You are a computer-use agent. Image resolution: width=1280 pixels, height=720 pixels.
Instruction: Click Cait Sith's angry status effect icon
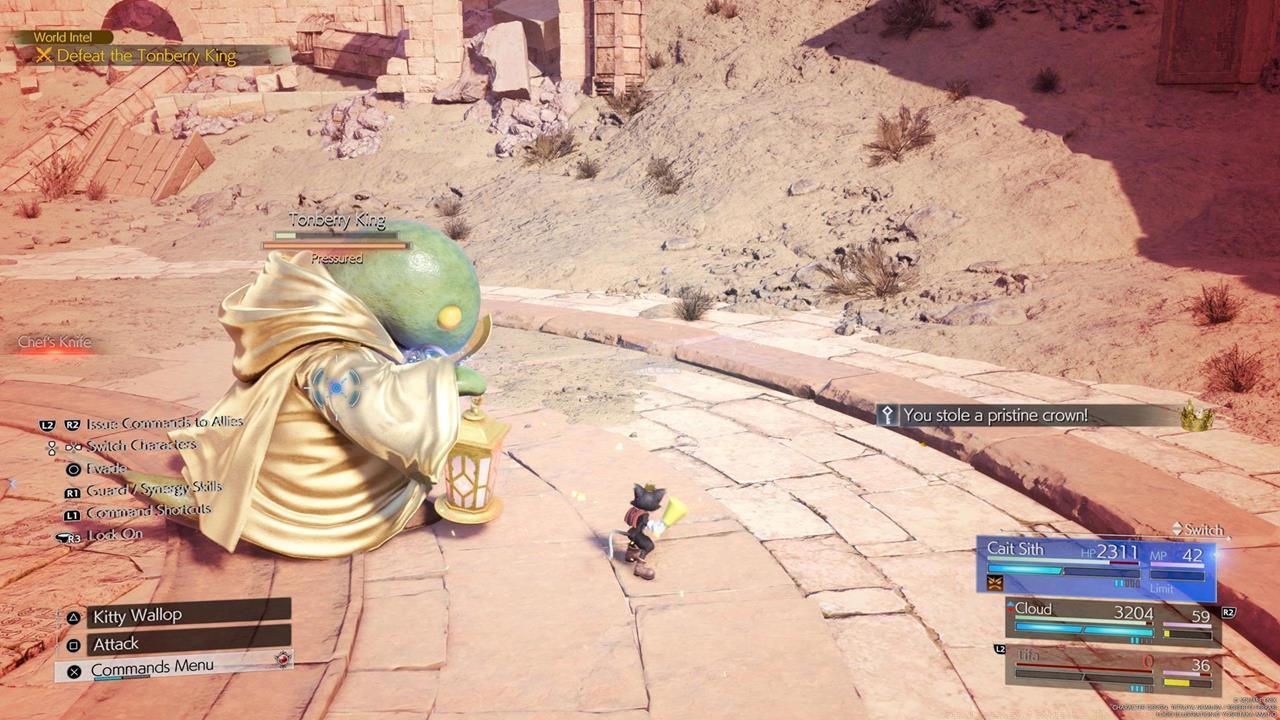(x=995, y=582)
